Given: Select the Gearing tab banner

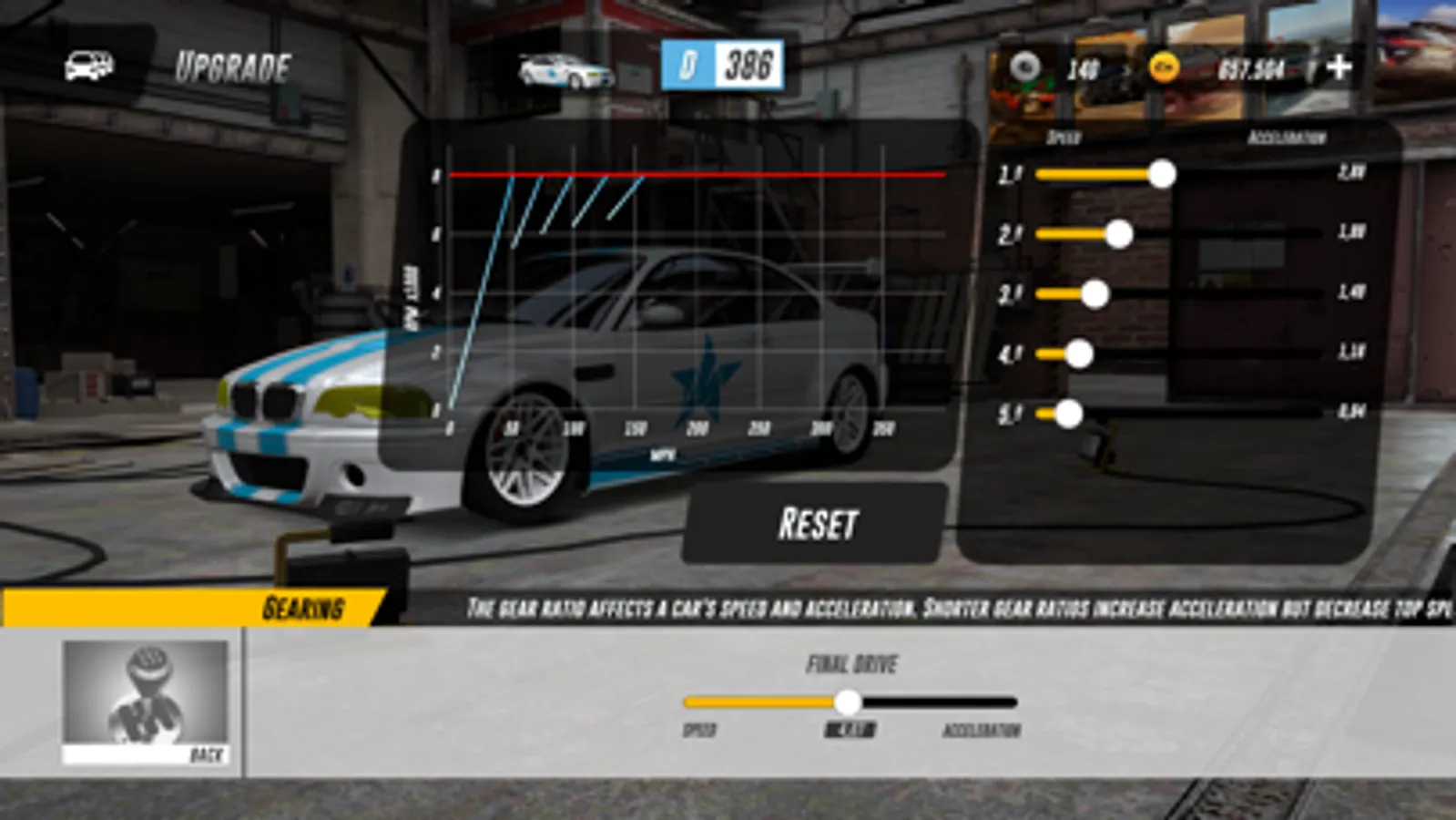Looking at the screenshot, I should pos(305,604).
